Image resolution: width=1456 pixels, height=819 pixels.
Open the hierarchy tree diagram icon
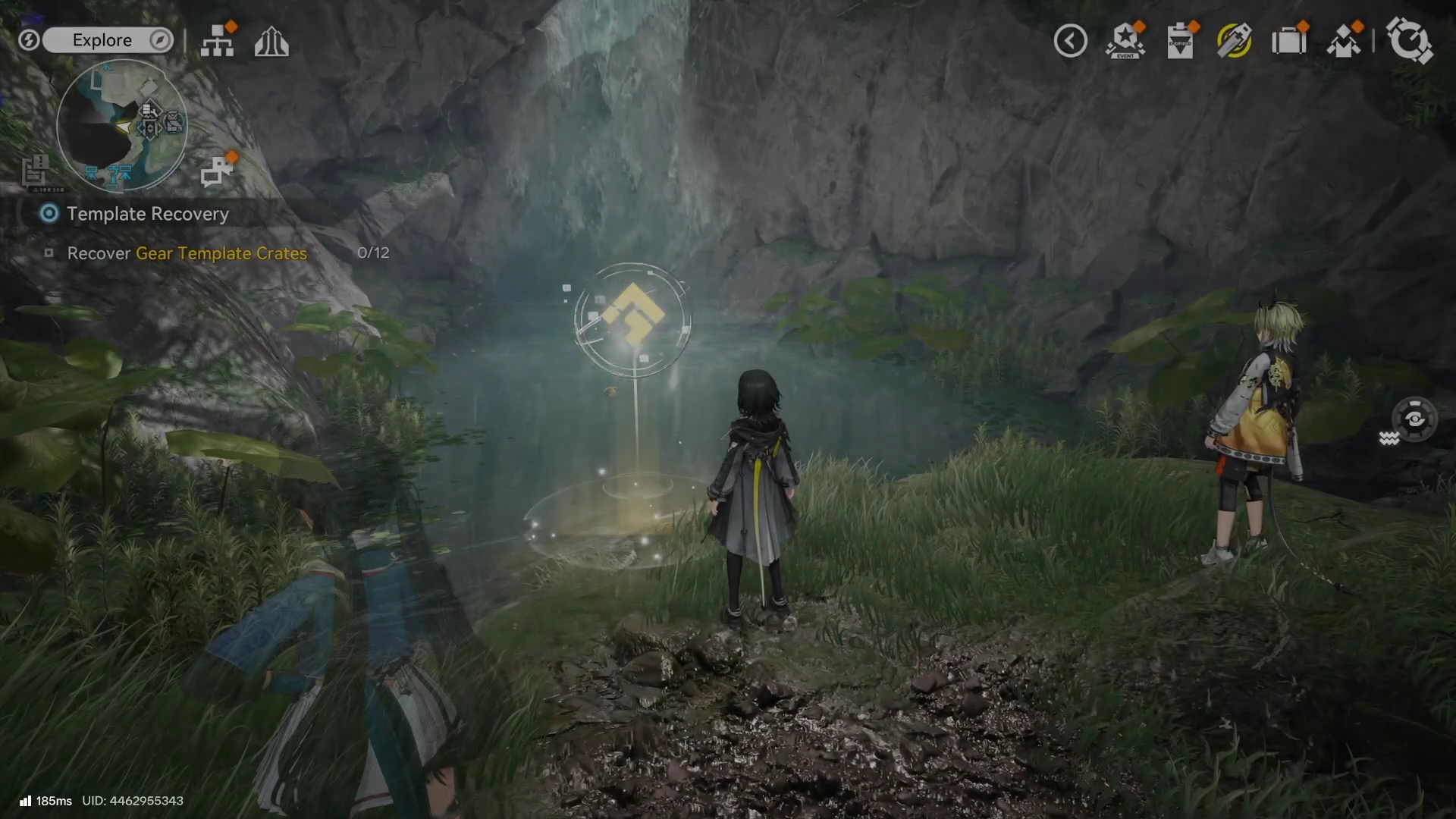click(x=218, y=42)
